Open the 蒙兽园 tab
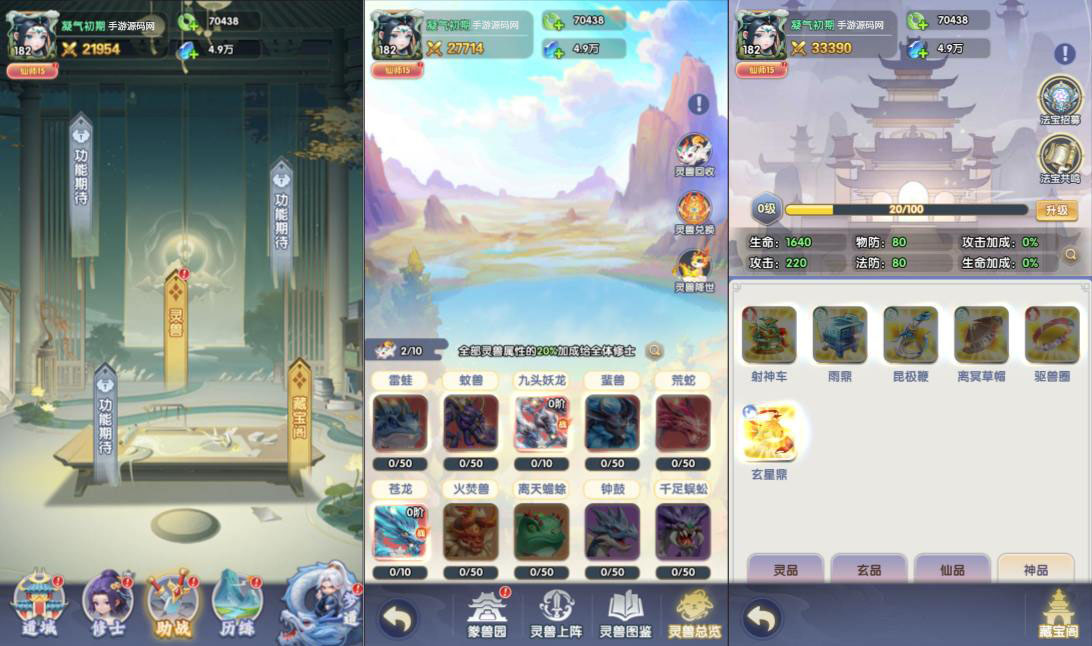The width and height of the screenshot is (1092, 646). click(x=487, y=613)
